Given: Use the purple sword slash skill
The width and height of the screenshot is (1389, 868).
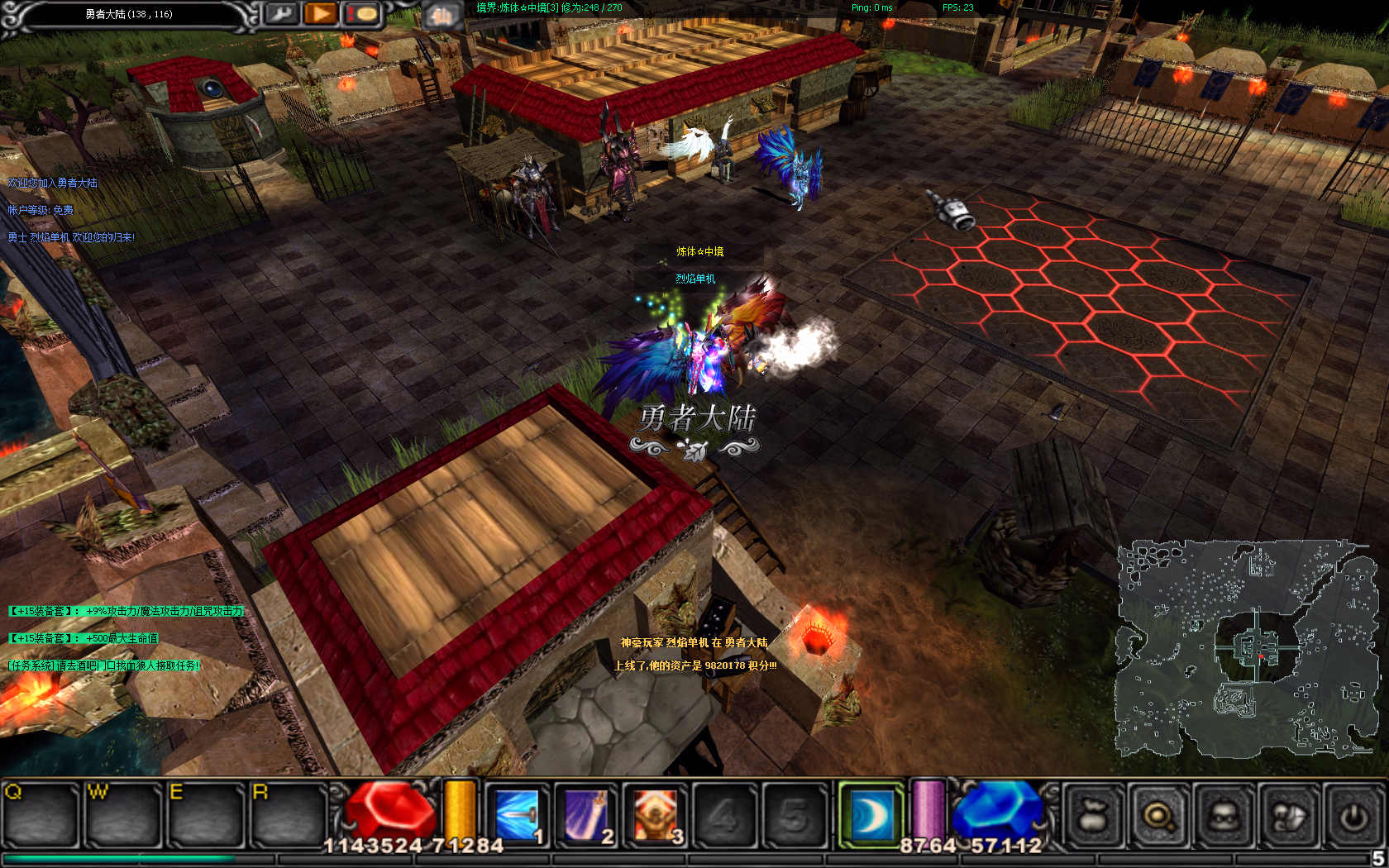Looking at the screenshot, I should click(x=586, y=816).
